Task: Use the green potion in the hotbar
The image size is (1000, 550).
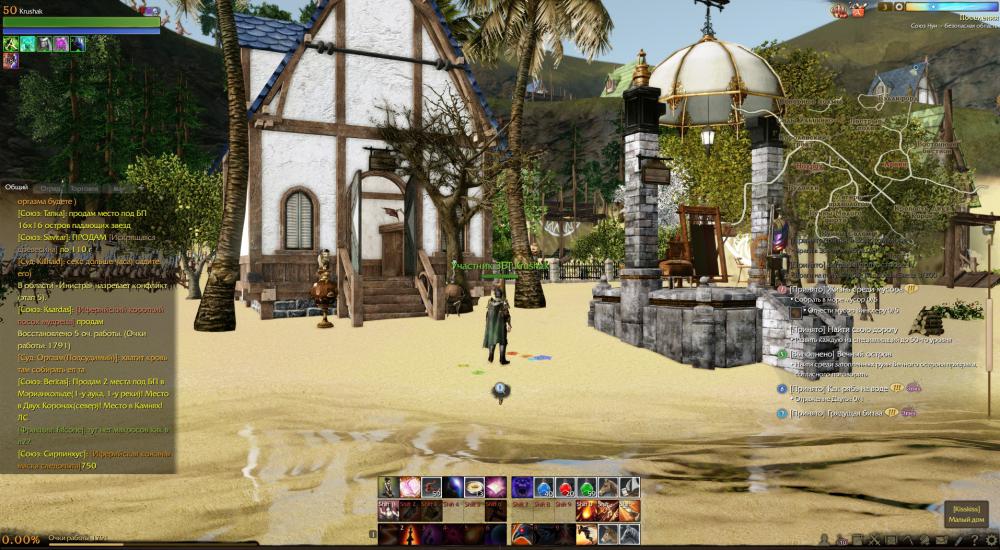Action: (x=586, y=487)
